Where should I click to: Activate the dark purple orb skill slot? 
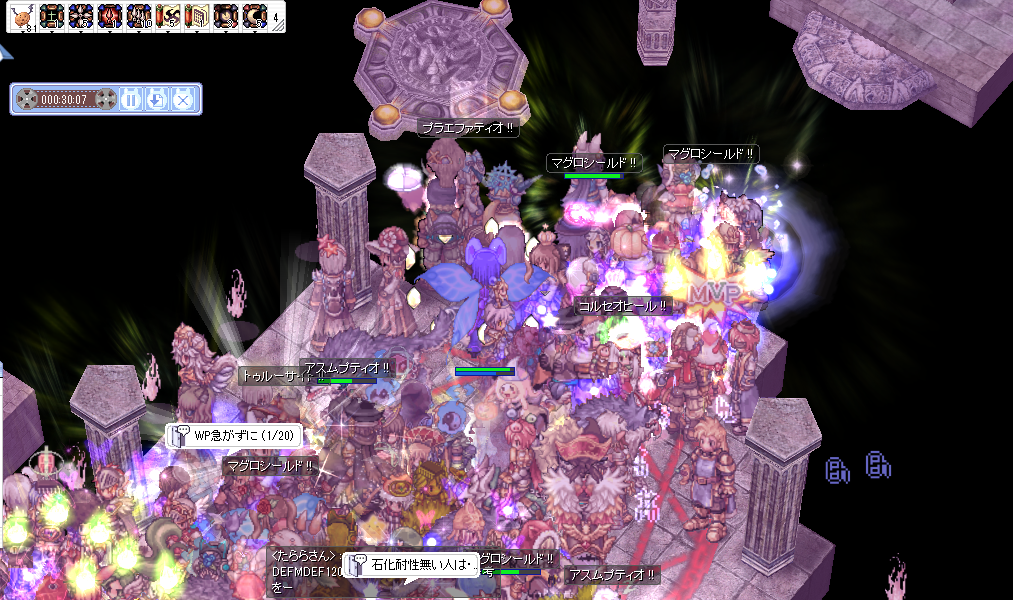point(225,16)
